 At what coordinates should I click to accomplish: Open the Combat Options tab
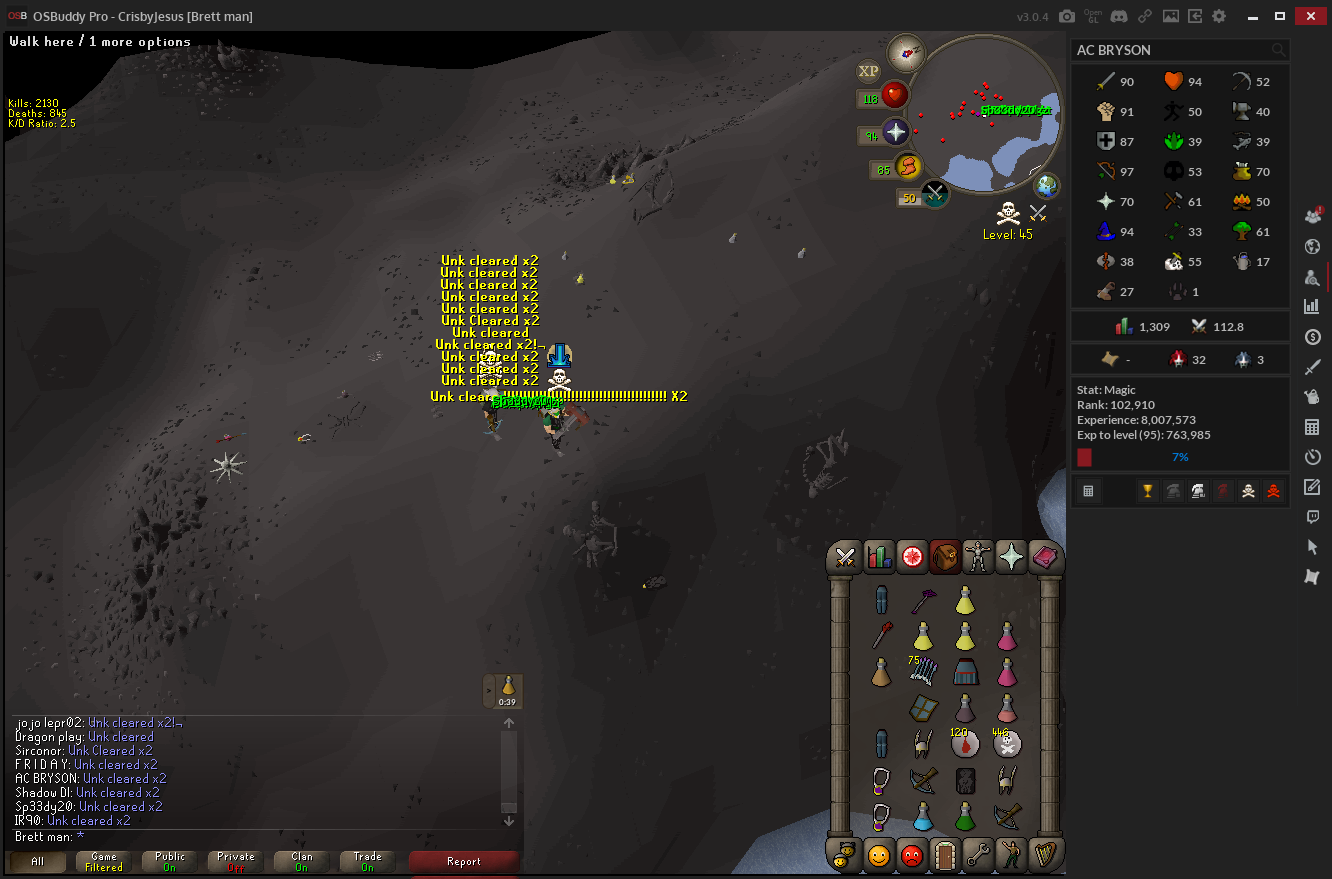845,557
